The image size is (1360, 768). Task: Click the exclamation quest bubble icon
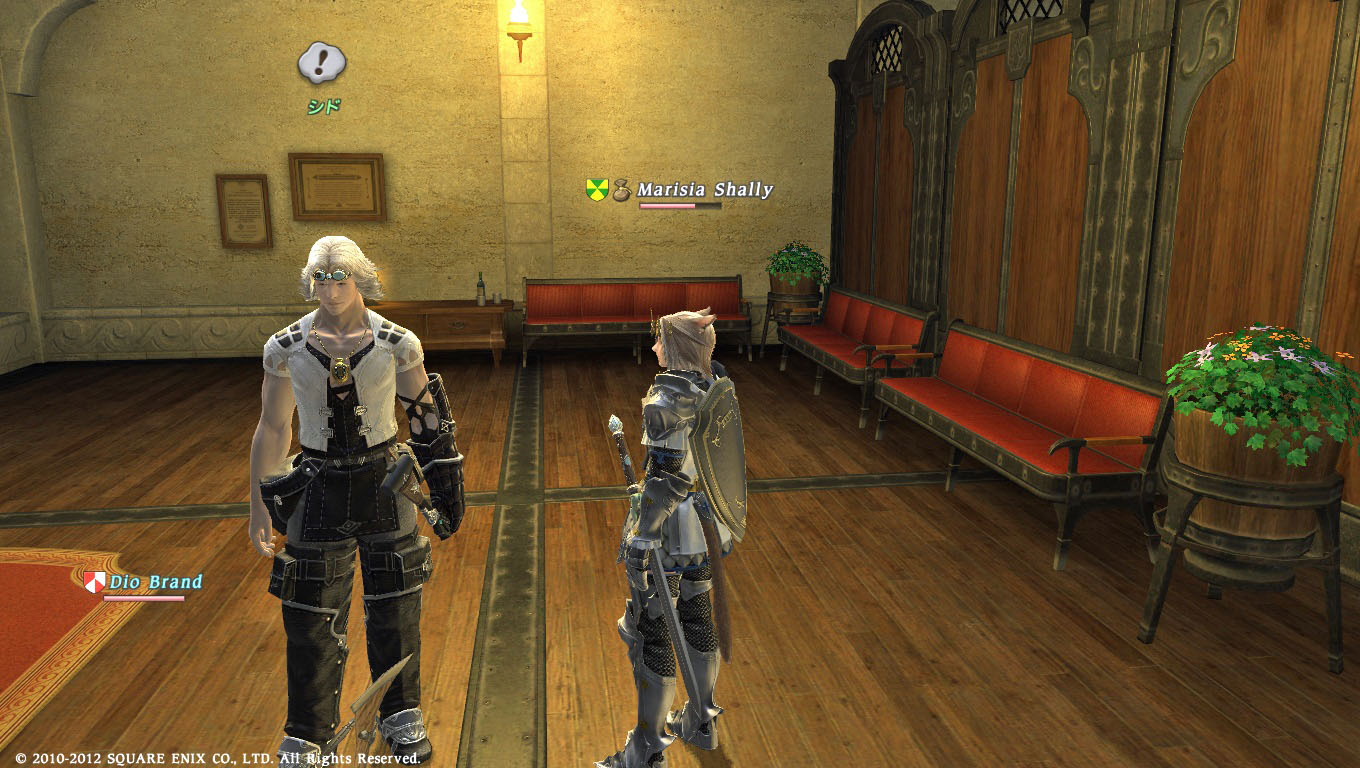click(x=322, y=64)
